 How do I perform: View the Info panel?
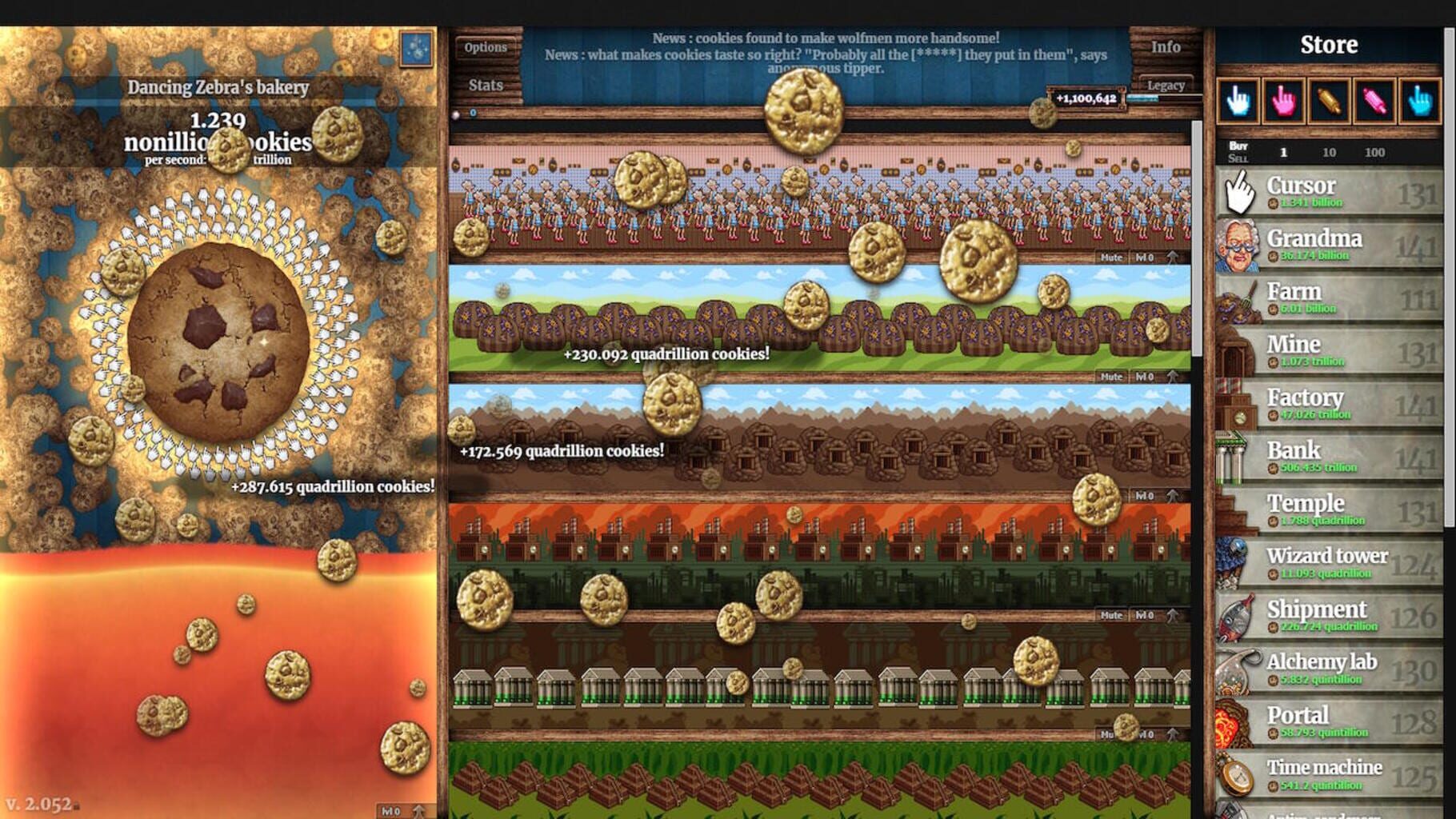(1165, 46)
